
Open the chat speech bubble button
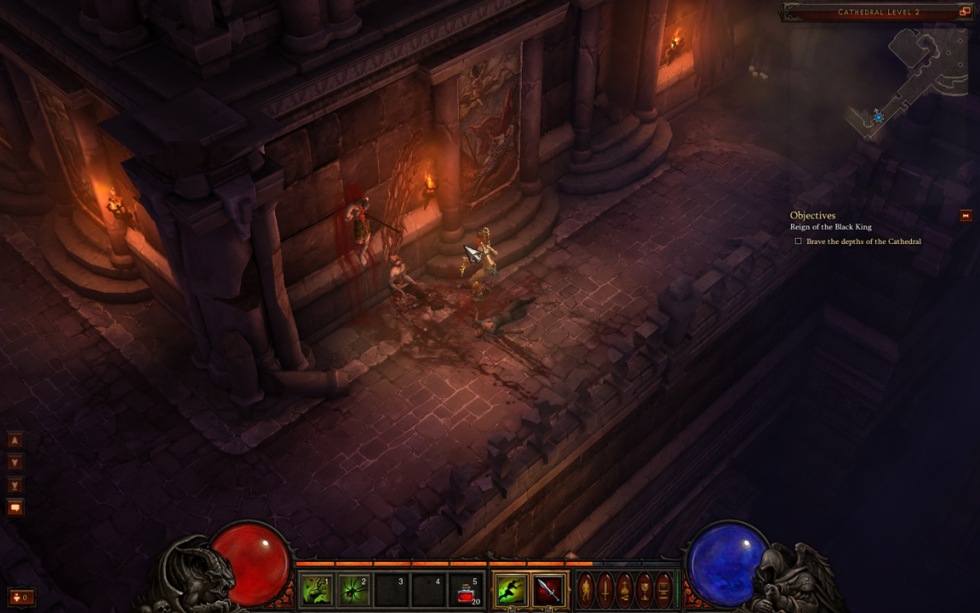[15, 507]
